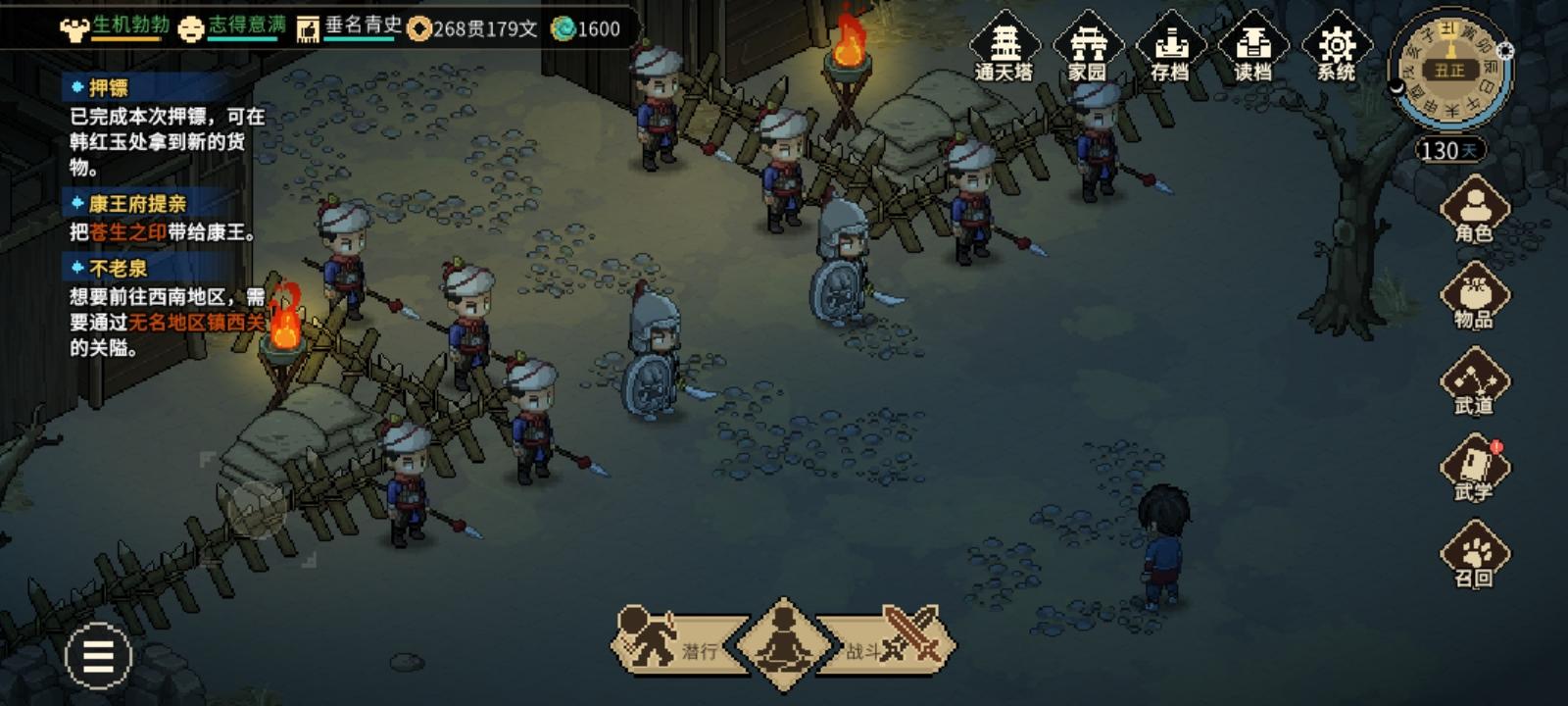Load a save with the 读档 icon
This screenshot has height=706, width=1568.
pos(1251,49)
